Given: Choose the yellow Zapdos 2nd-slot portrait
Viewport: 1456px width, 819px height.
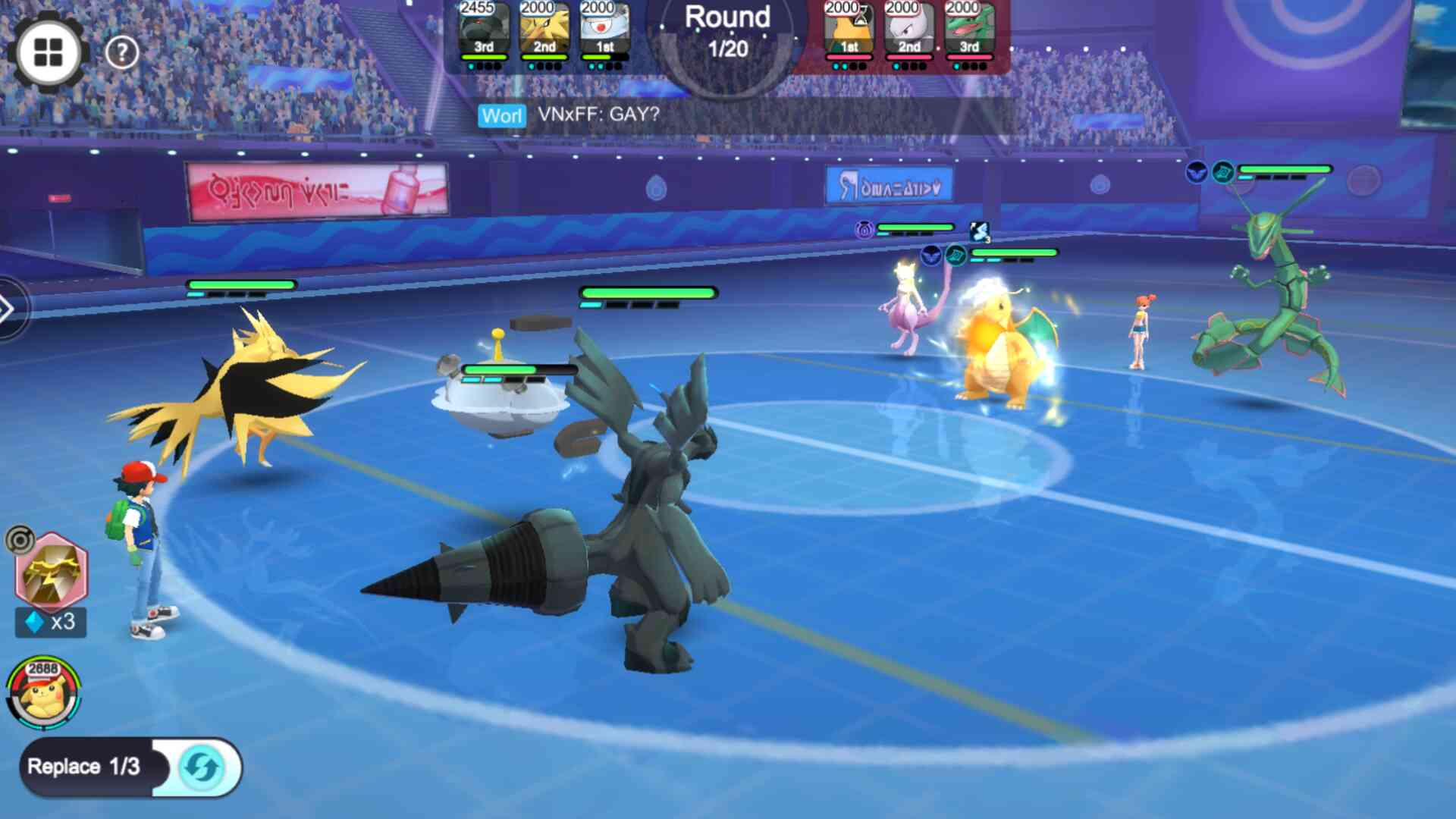Looking at the screenshot, I should click(x=544, y=30).
